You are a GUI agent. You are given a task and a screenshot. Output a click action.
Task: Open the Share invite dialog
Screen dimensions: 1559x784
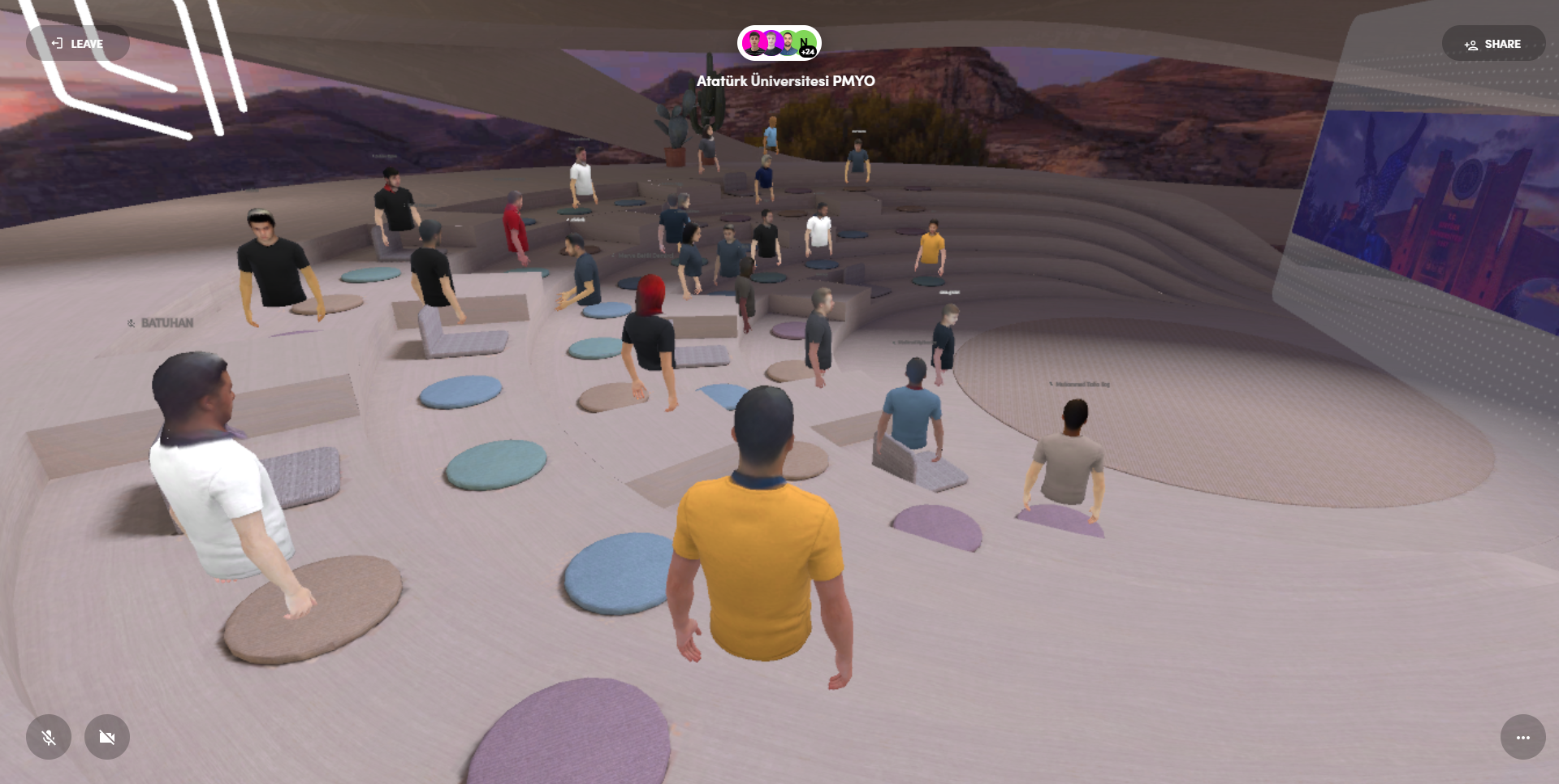pos(1492,44)
